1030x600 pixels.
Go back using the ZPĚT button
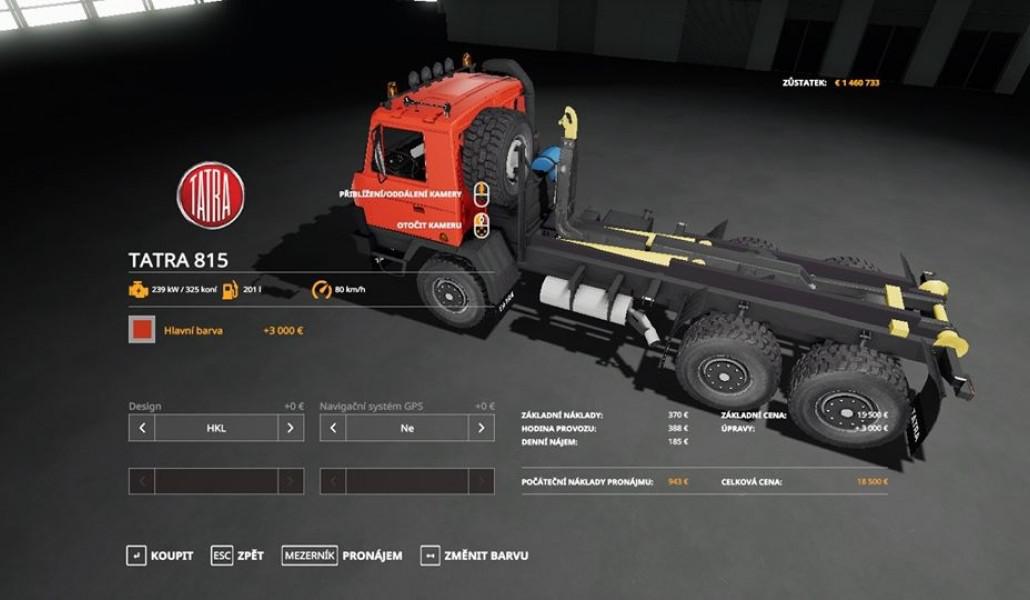click(238, 555)
